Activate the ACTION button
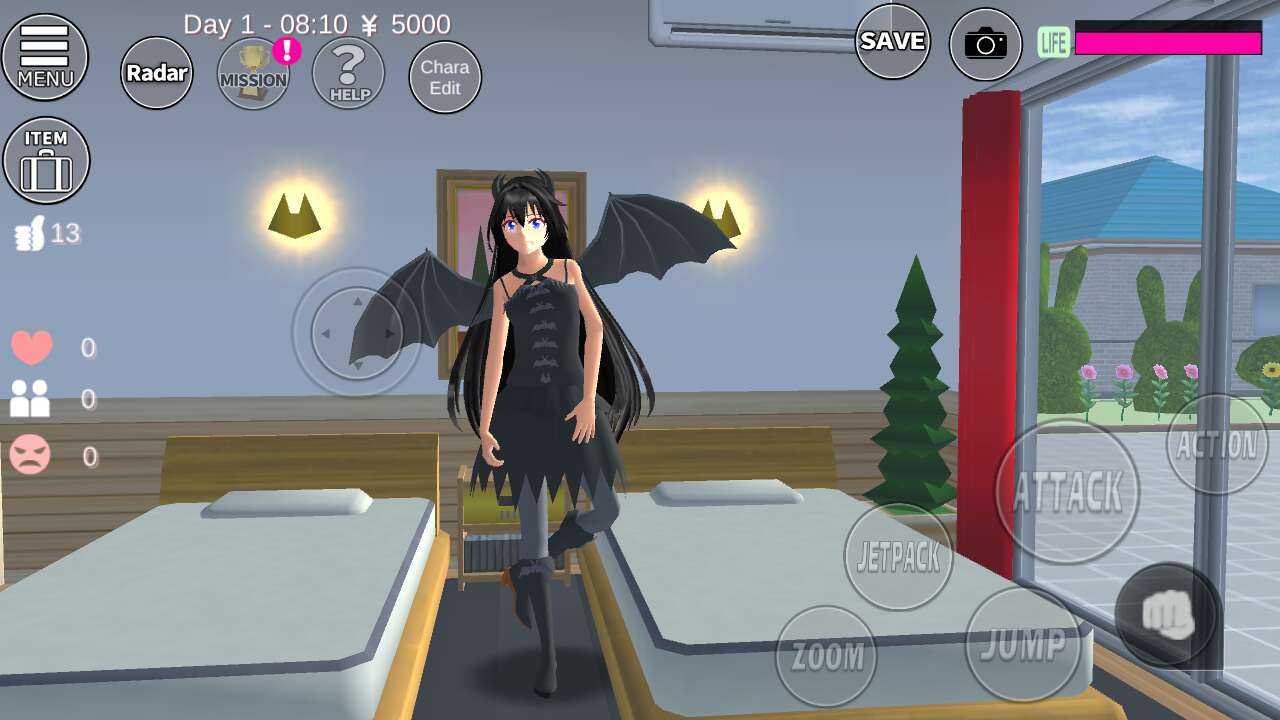1280x720 pixels. pyautogui.click(x=1217, y=445)
